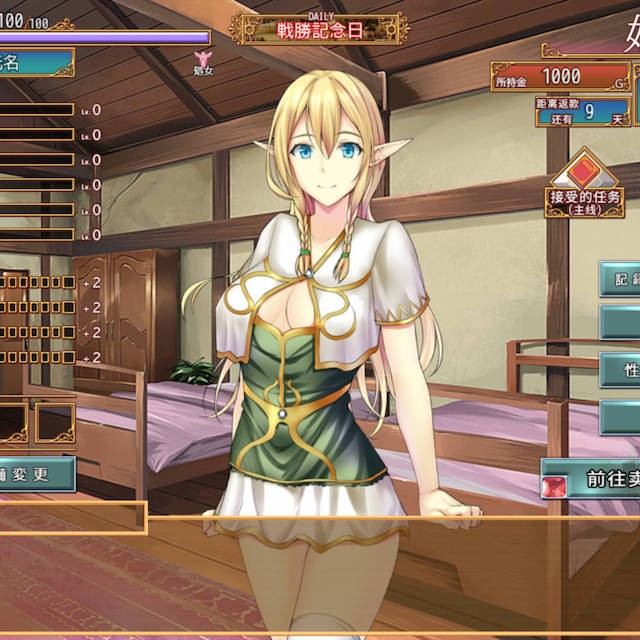Click the 記錄 record button
This screenshot has width=640, height=640.
(621, 279)
